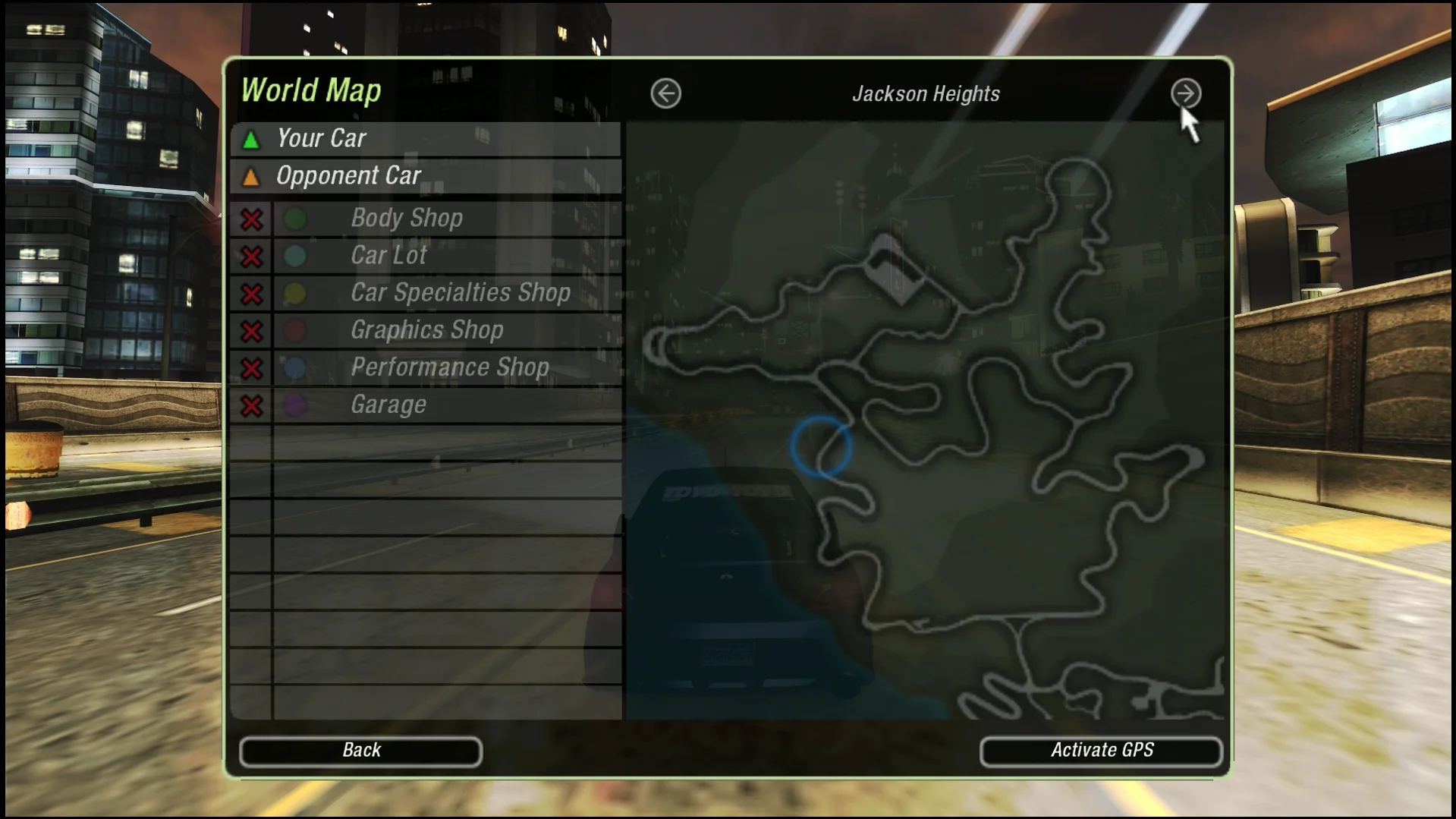Show the next map region
Screen dimensions: 1456x819
pos(1185,94)
